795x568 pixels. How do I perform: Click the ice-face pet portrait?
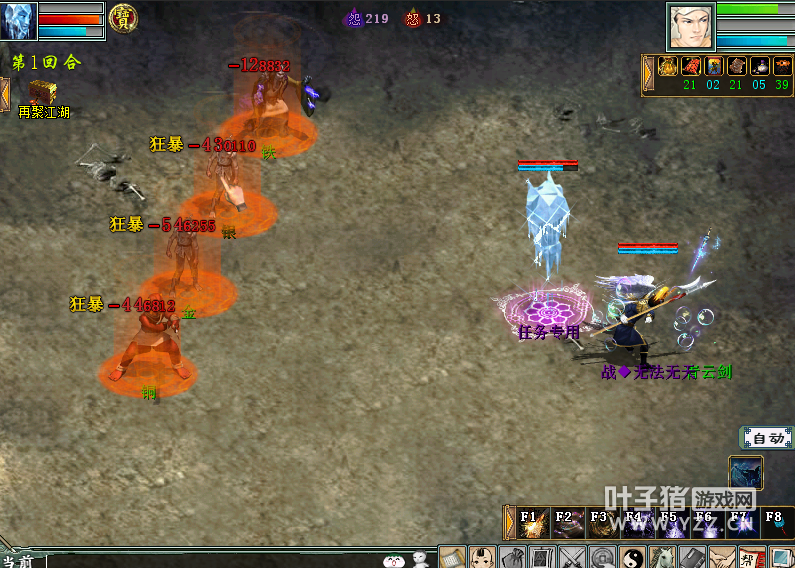coord(19,20)
